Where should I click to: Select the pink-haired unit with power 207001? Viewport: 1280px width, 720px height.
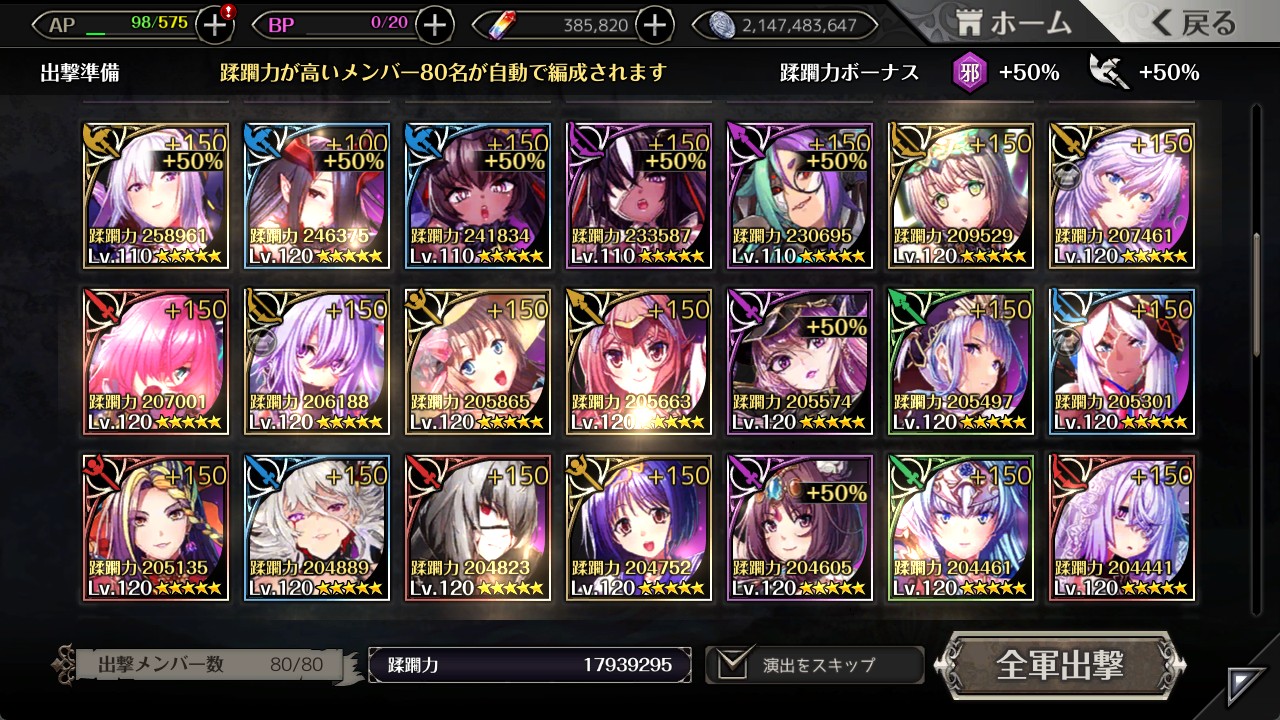(x=156, y=362)
